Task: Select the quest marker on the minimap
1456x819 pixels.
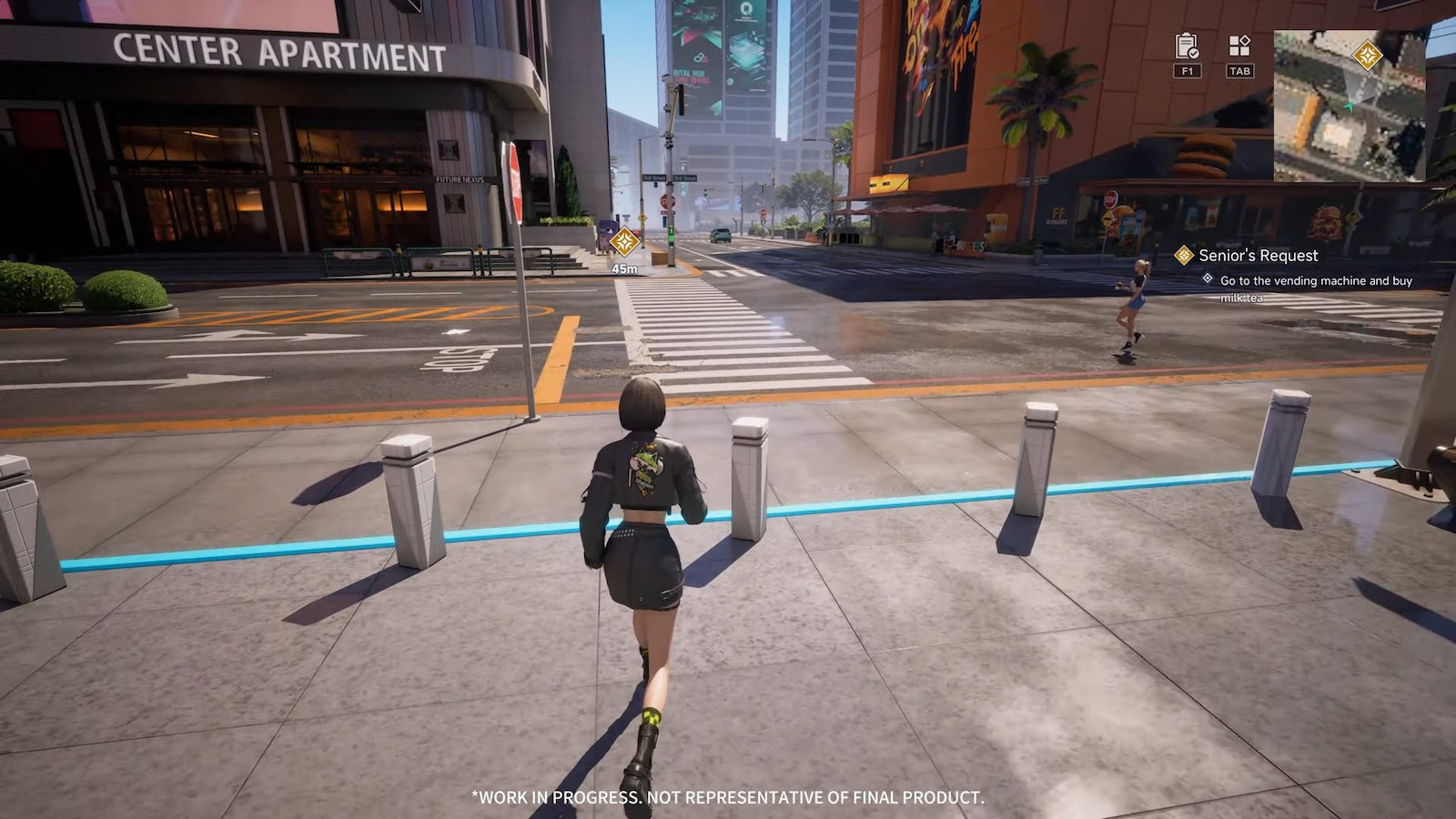Action: click(x=1367, y=56)
